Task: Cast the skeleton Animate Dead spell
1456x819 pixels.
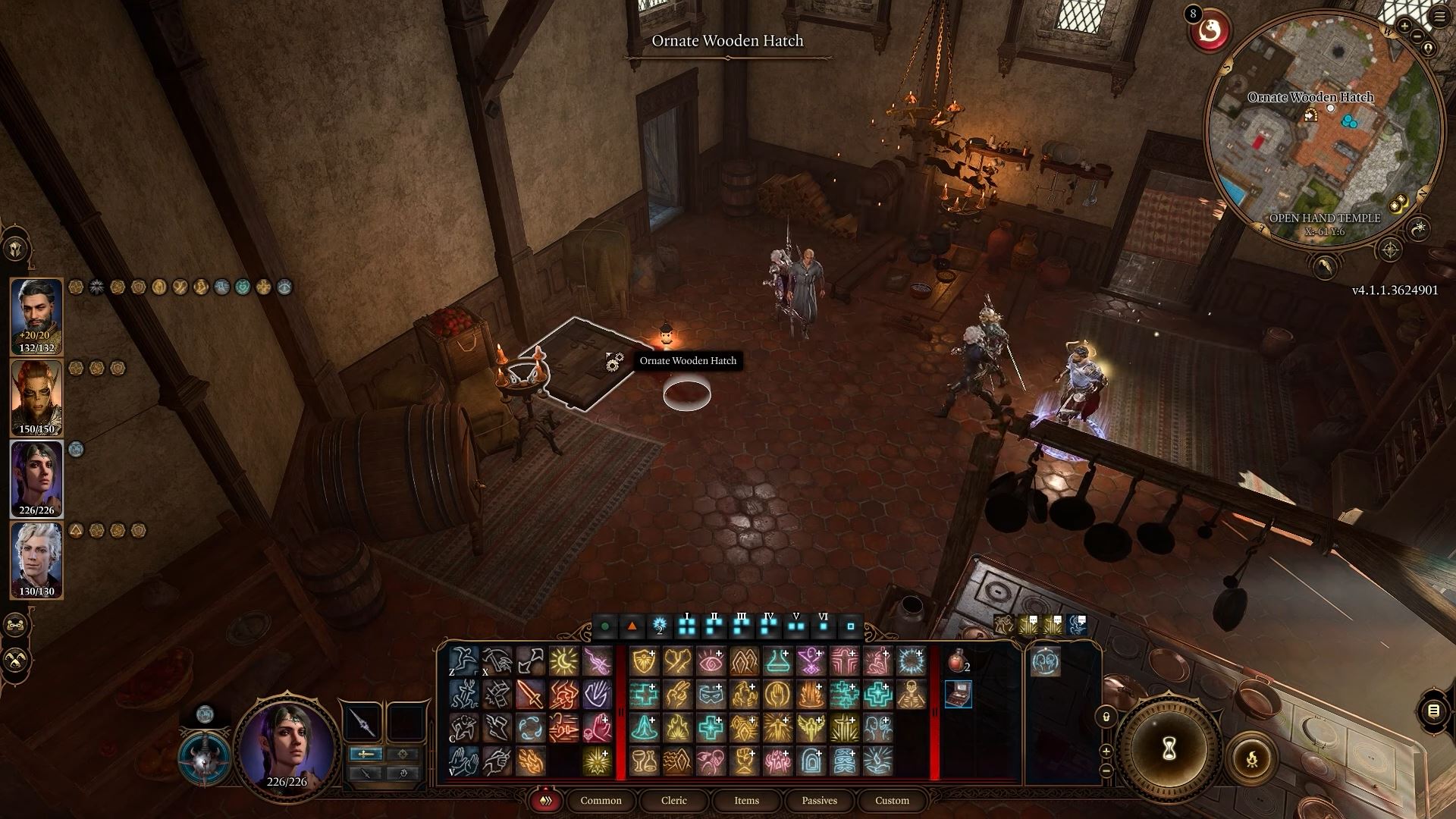Action: [x=912, y=694]
